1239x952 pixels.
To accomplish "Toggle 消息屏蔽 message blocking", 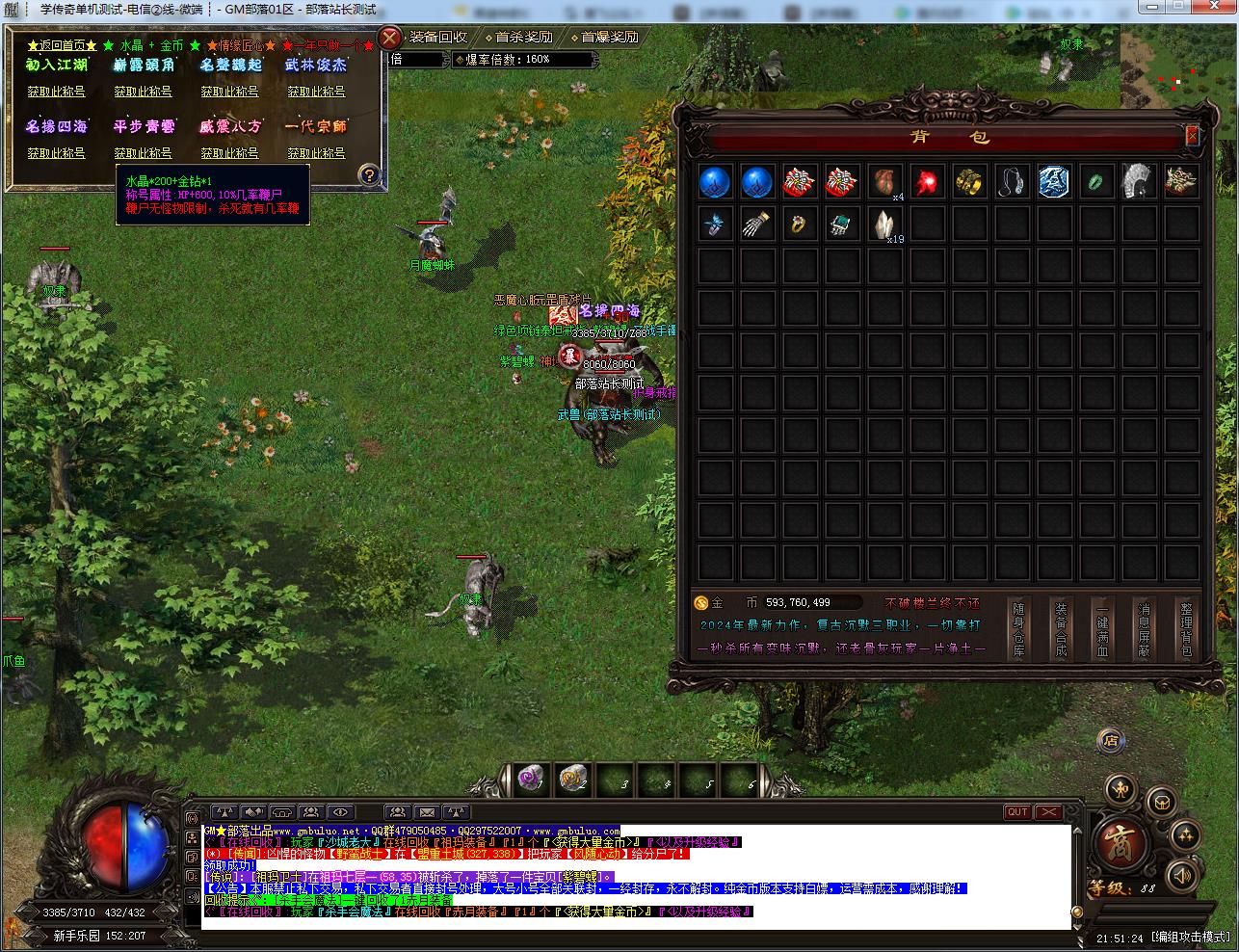I will click(x=1144, y=629).
